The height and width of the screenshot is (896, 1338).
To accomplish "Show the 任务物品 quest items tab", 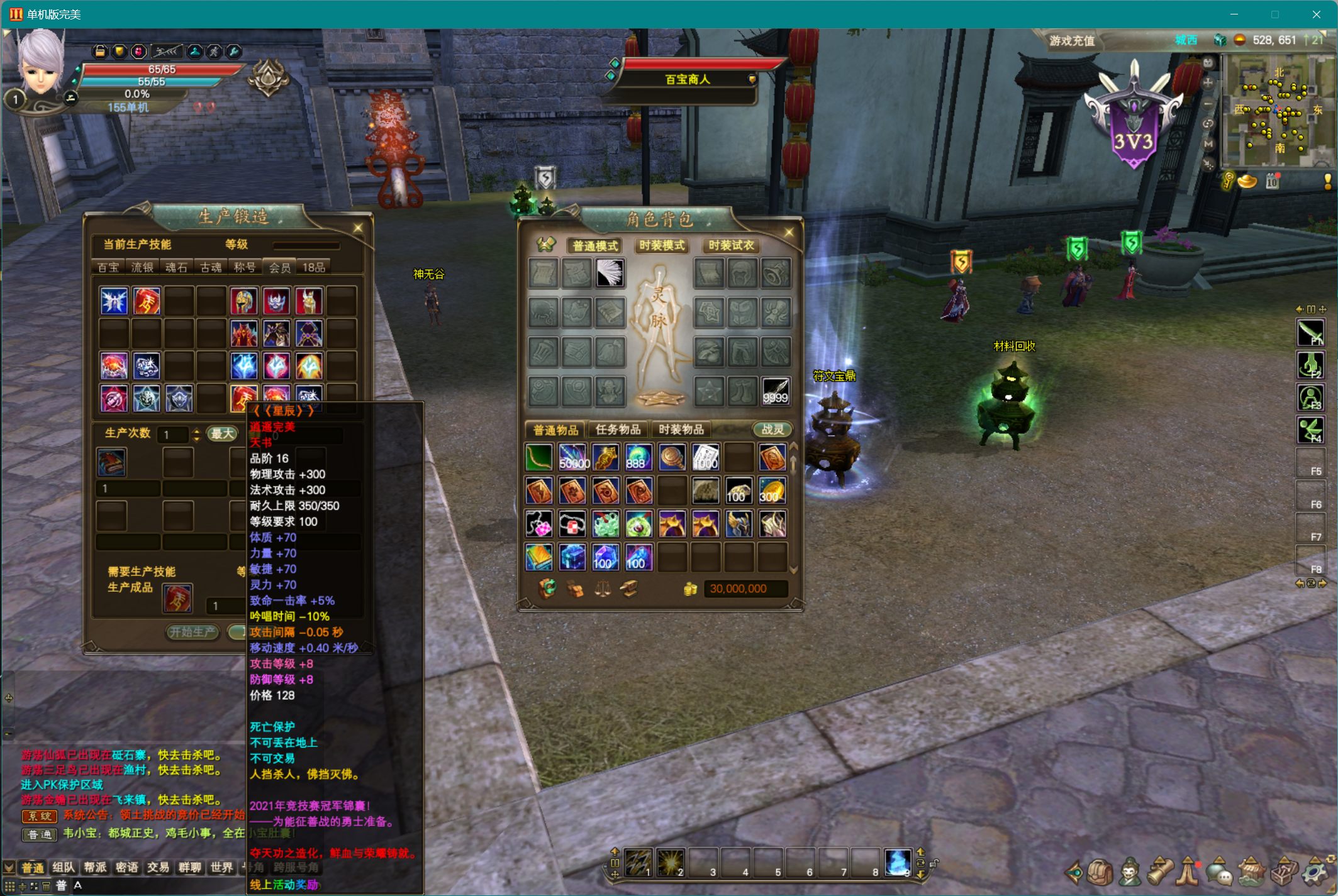I will [618, 429].
